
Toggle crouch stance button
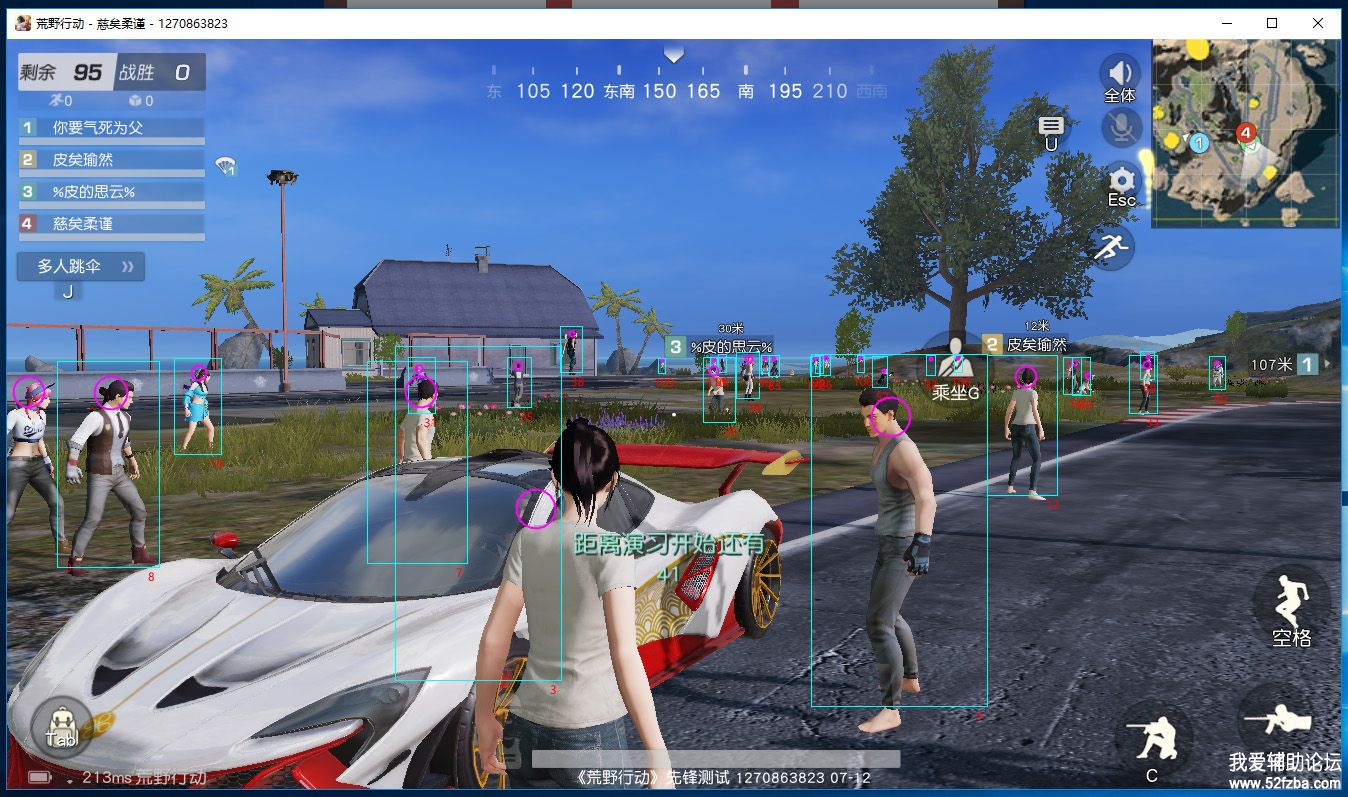click(1154, 740)
